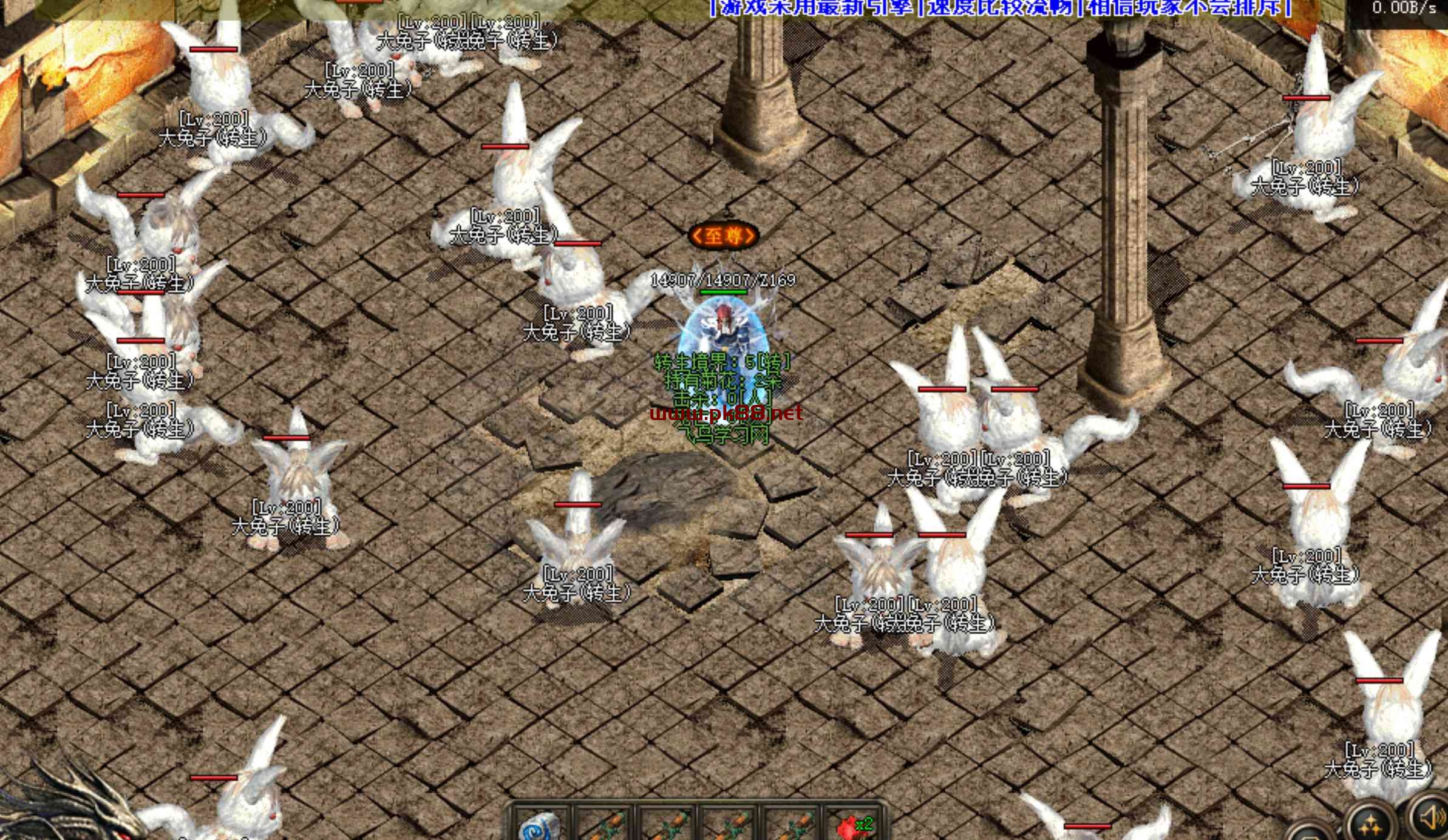1448x840 pixels.
Task: Toggle sound with the speaker button
Action: click(1431, 819)
